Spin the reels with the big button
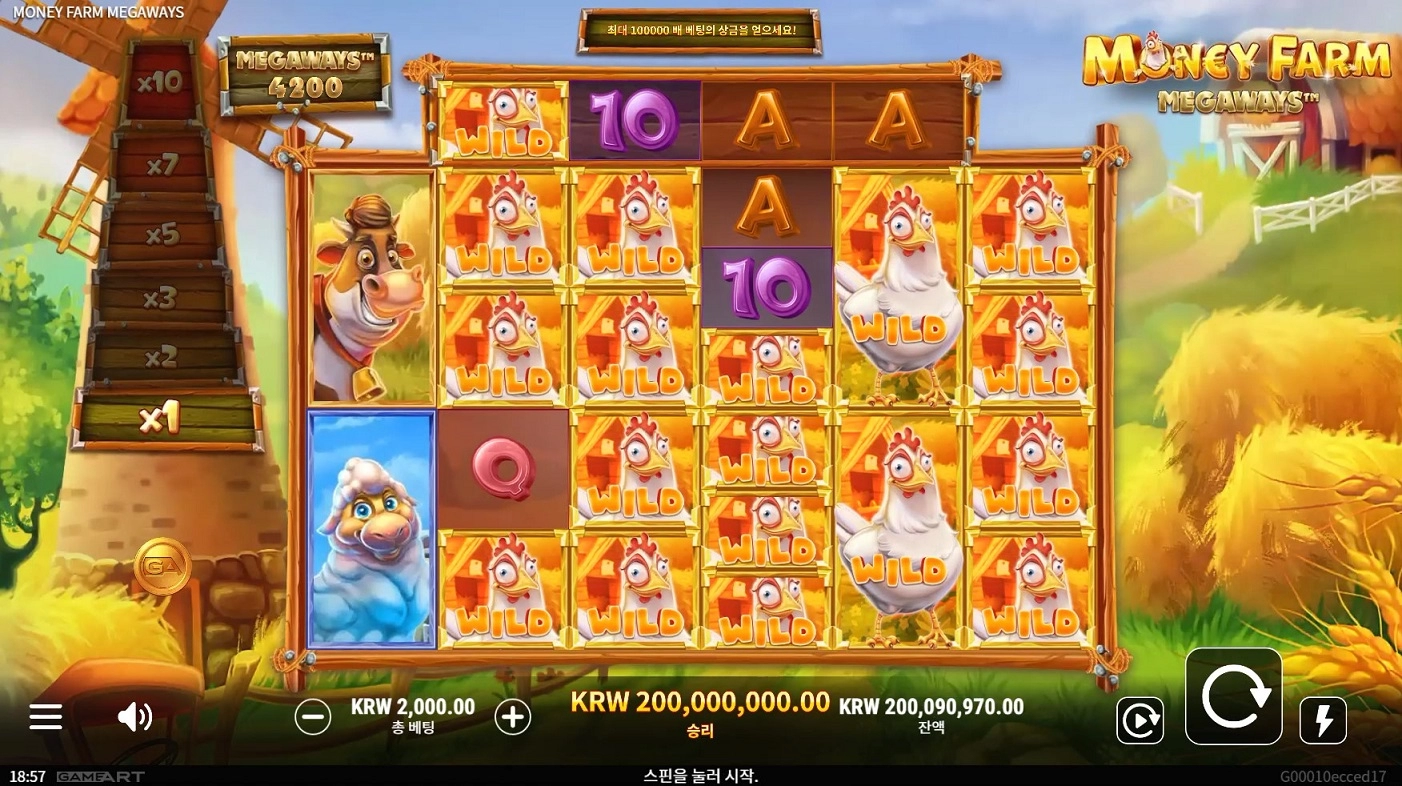The height and width of the screenshot is (786, 1402). click(x=1233, y=696)
